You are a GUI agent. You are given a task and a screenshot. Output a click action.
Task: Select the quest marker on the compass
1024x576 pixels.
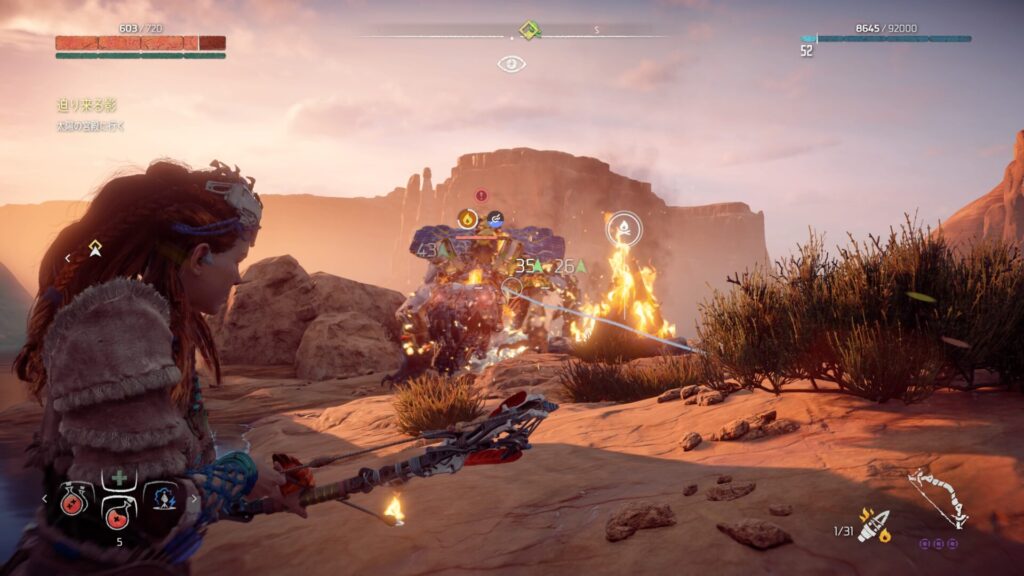(529, 30)
